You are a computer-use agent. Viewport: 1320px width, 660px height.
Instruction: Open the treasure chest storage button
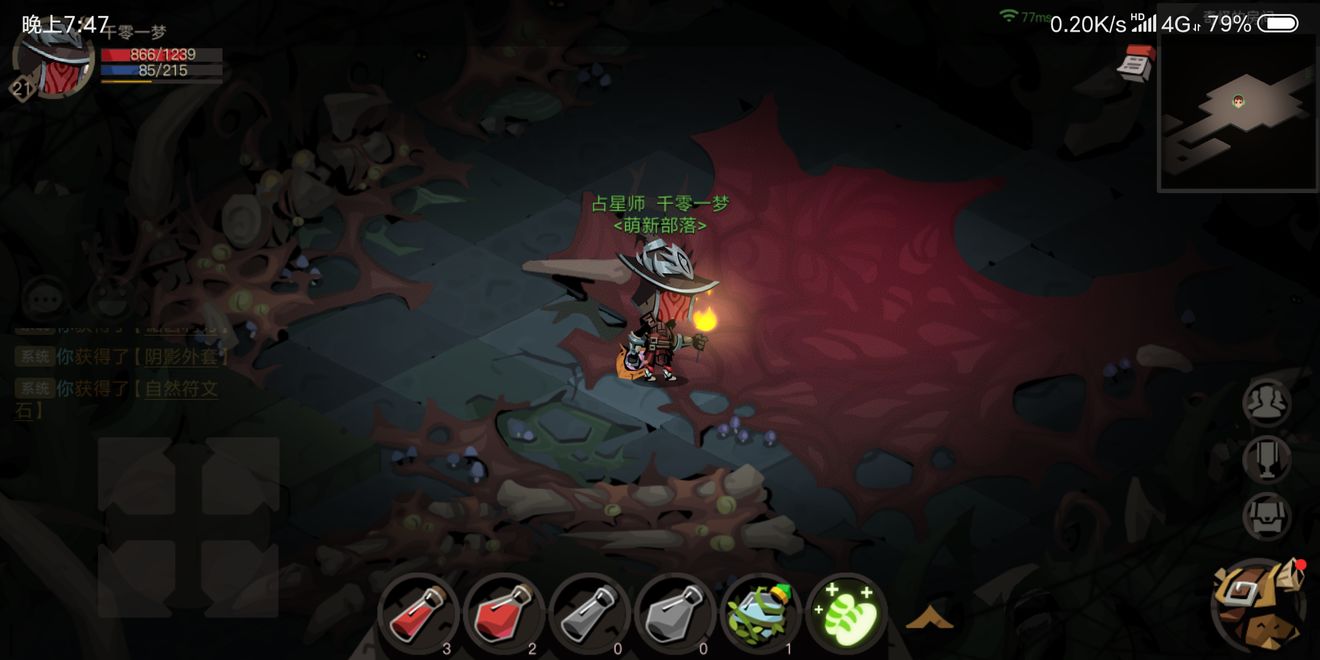coord(1266,517)
